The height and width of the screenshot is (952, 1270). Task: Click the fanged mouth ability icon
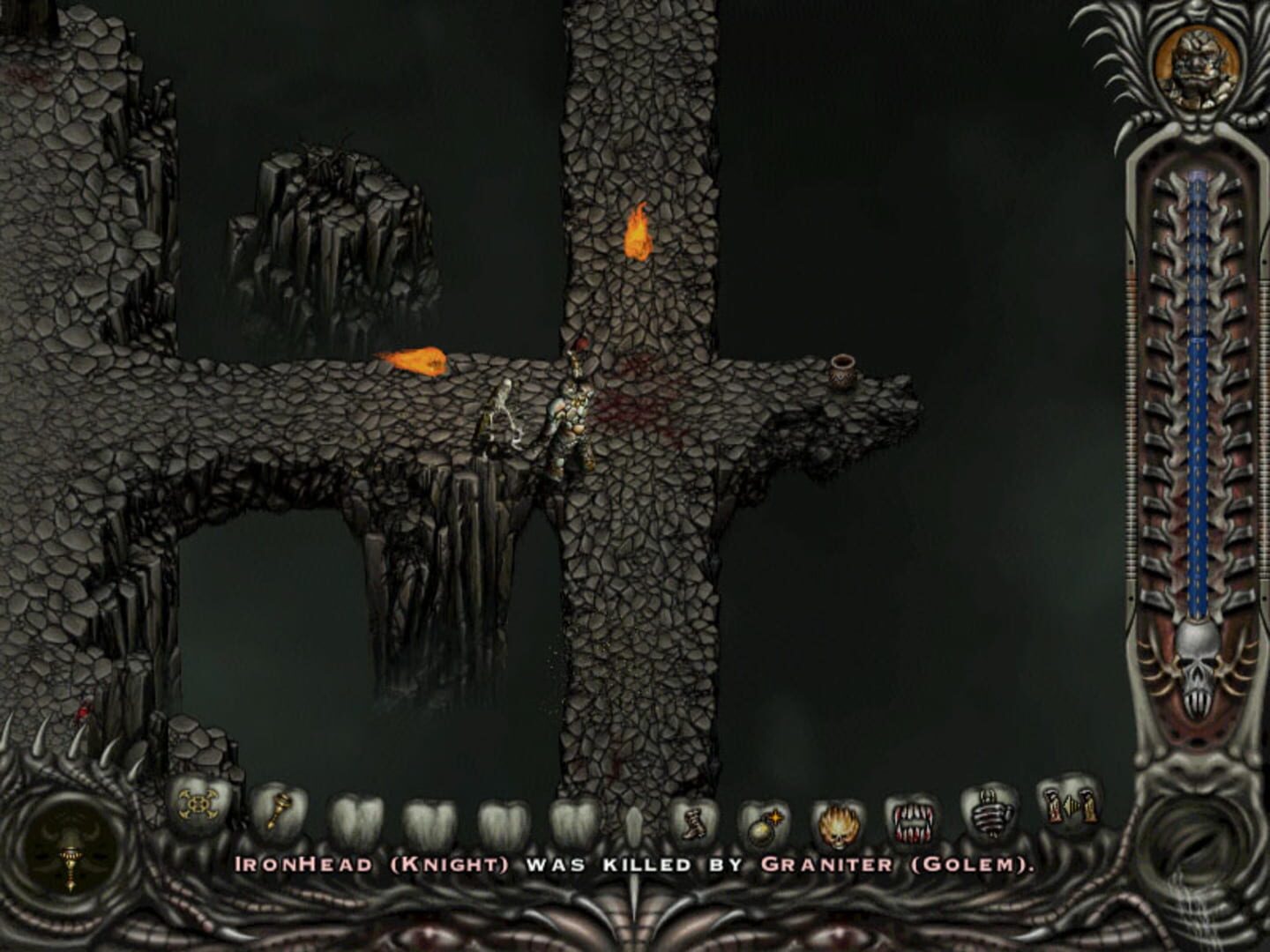pos(915,824)
